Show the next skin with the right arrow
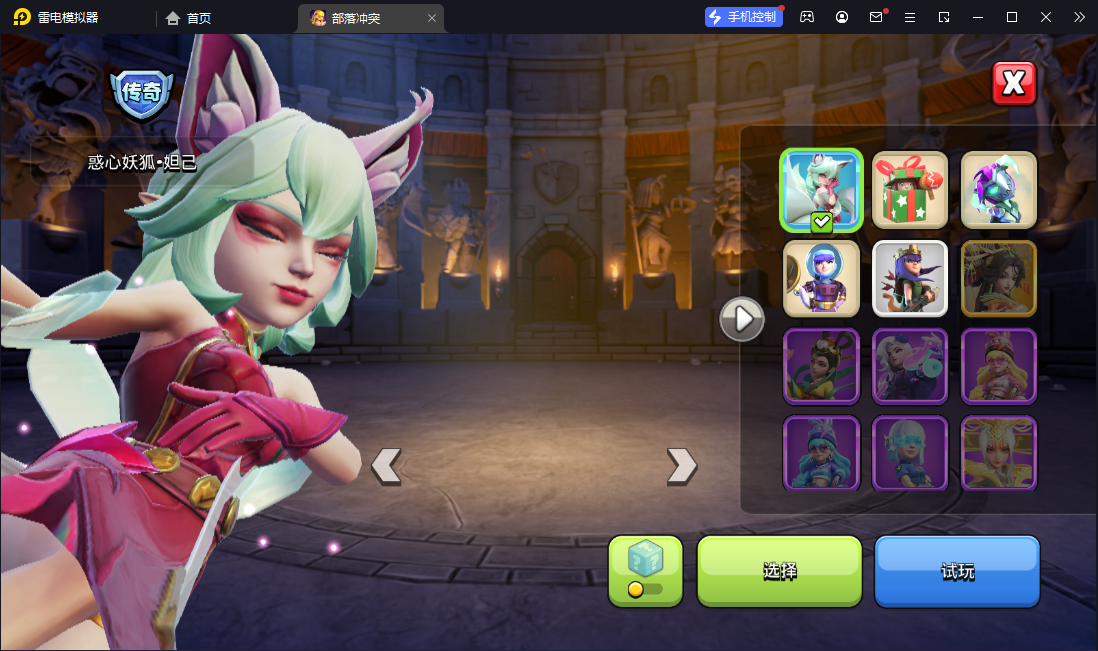The image size is (1098, 651). tap(681, 465)
